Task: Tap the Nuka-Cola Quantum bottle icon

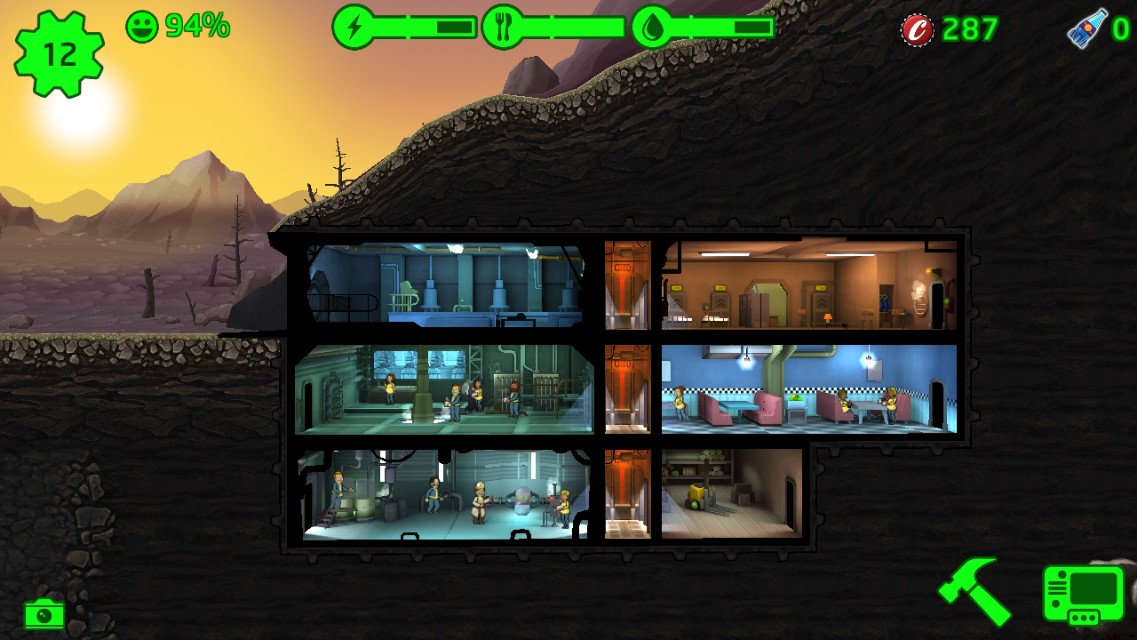Action: [1086, 28]
